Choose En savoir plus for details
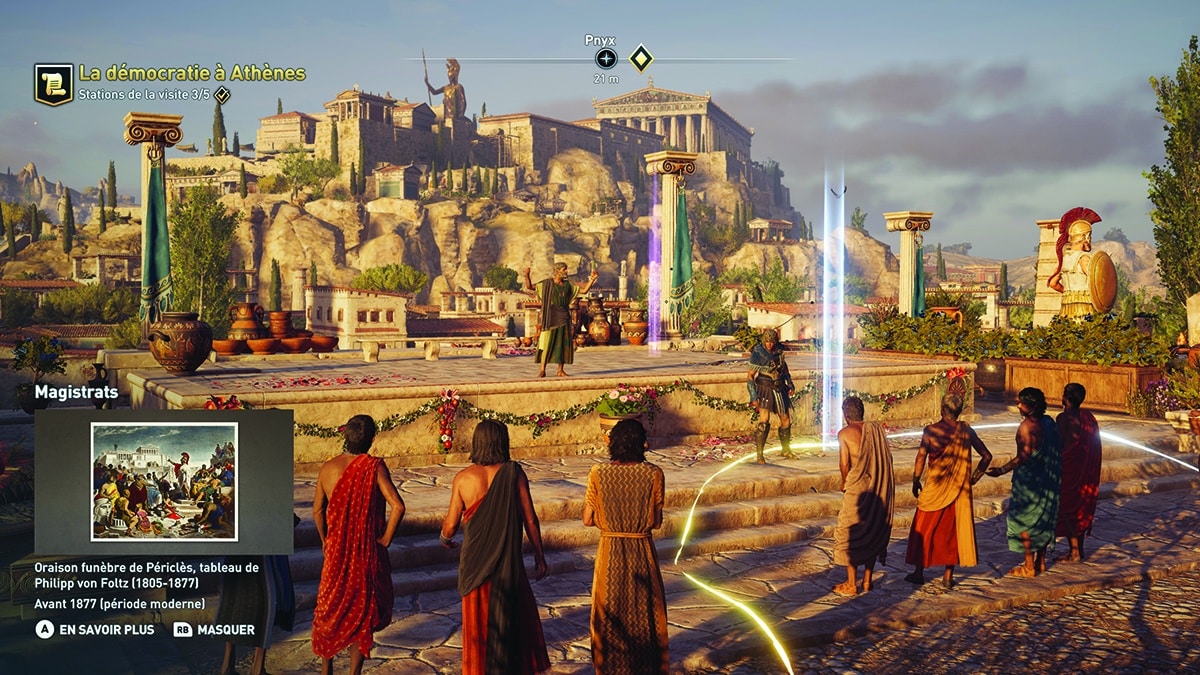 click(95, 630)
